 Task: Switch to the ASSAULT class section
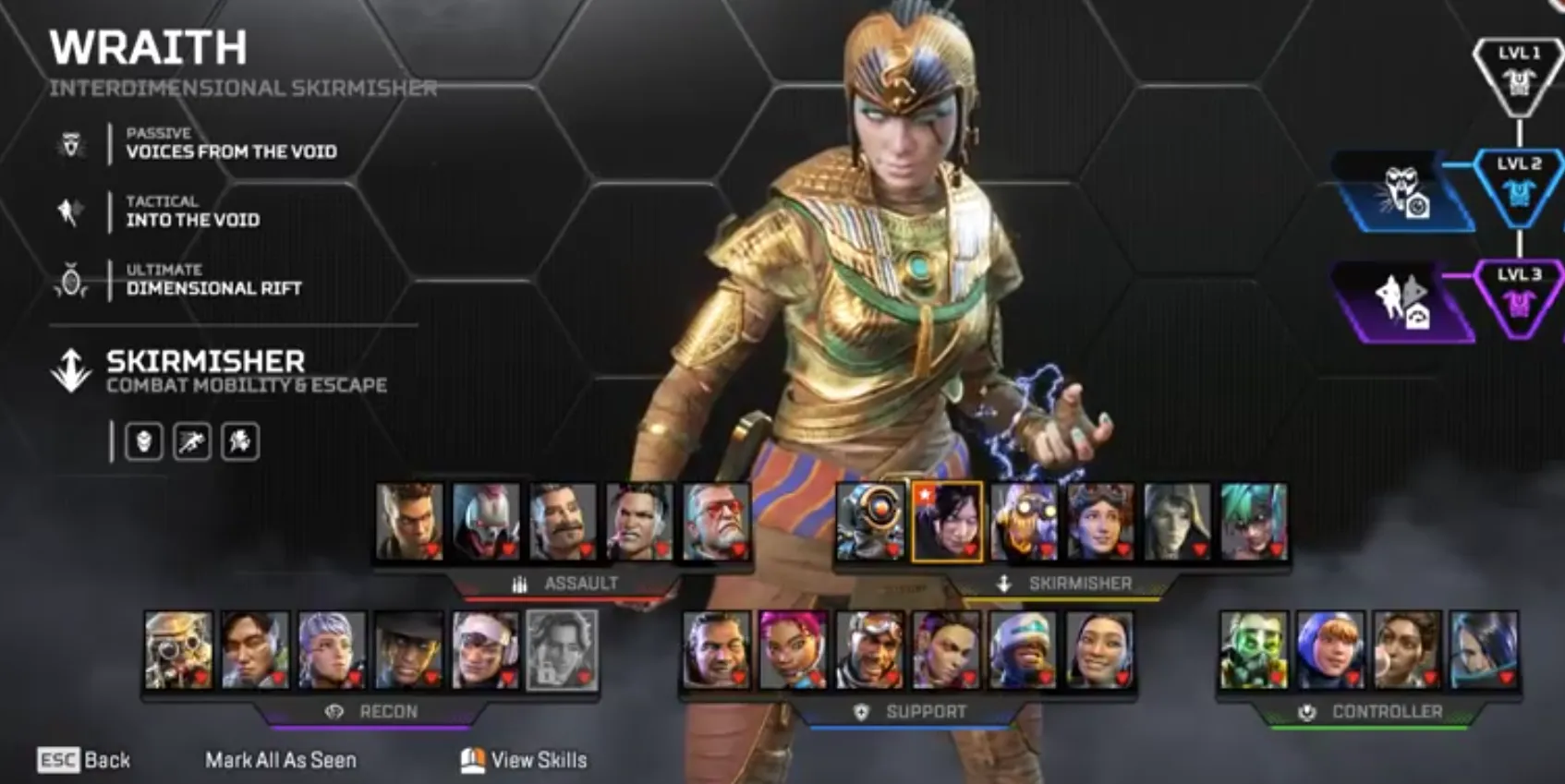580,583
